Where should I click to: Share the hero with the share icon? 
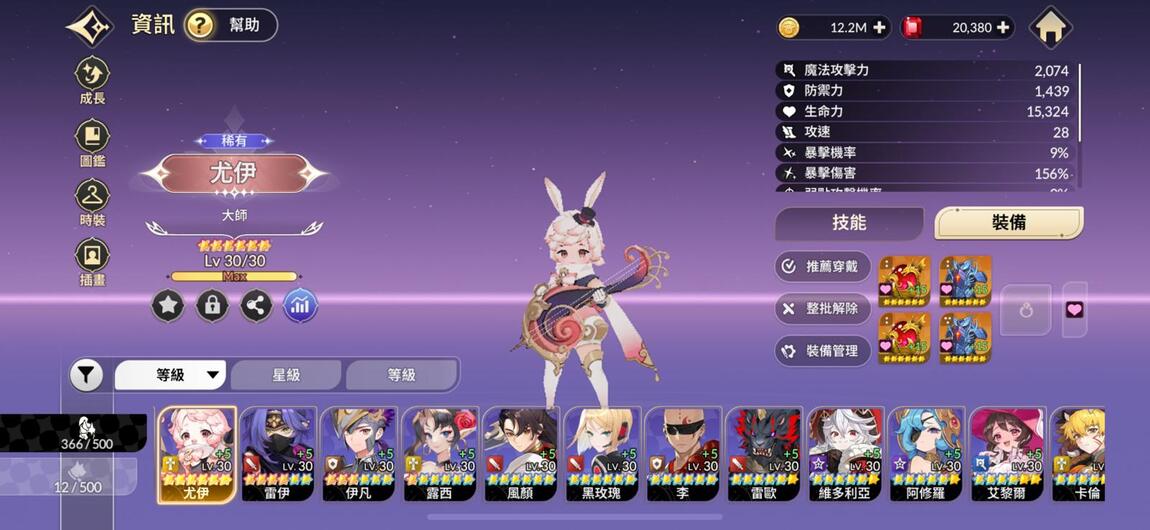(x=256, y=306)
